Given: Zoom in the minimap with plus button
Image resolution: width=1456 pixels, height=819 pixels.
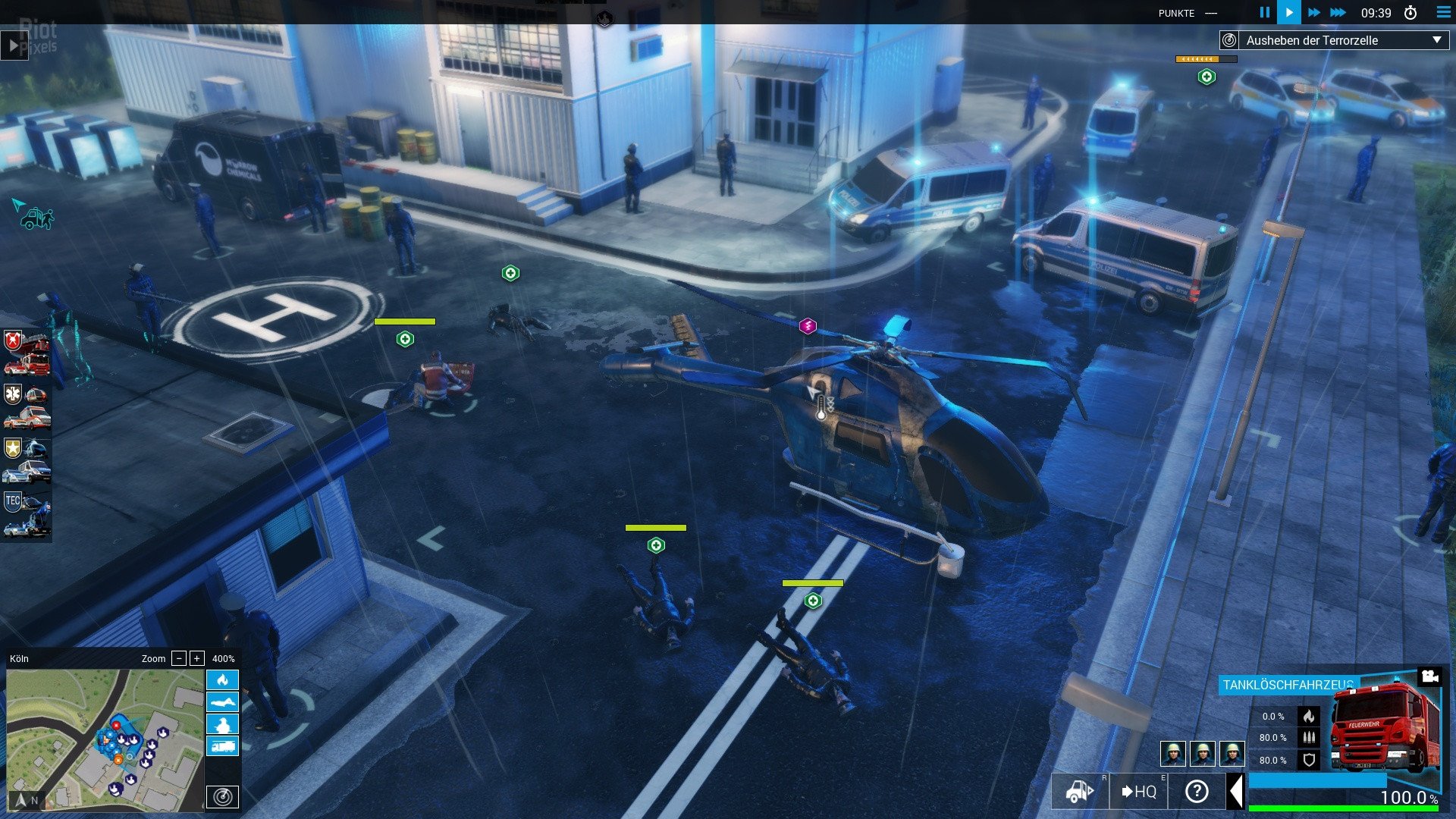Looking at the screenshot, I should click(x=196, y=658).
